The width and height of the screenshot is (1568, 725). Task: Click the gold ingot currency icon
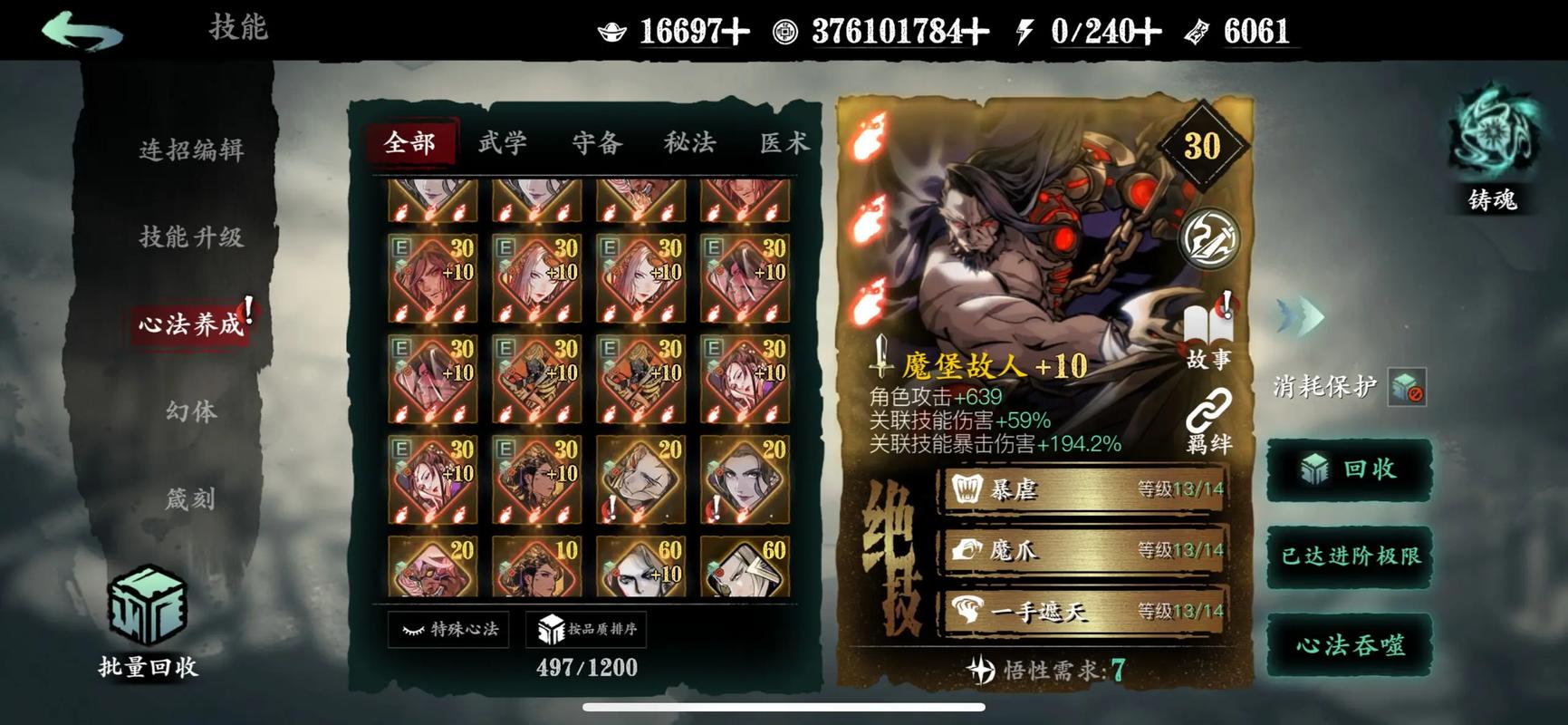[x=612, y=30]
